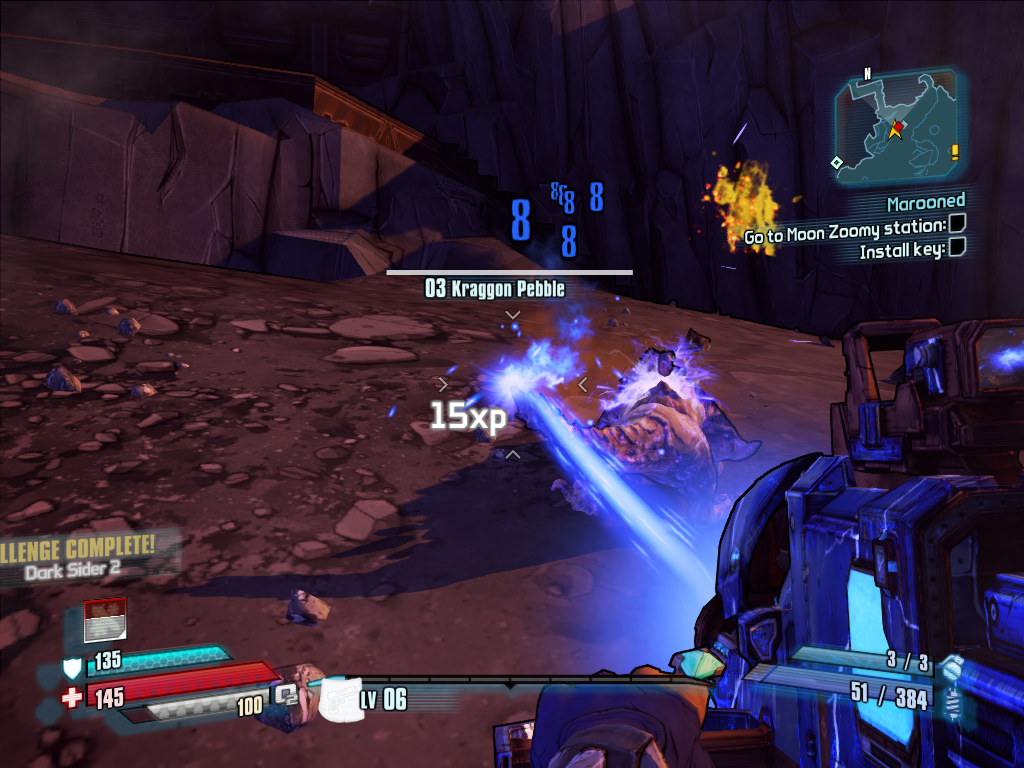Tick the Install key objective checkbox
The image size is (1024, 768).
pos(957,246)
